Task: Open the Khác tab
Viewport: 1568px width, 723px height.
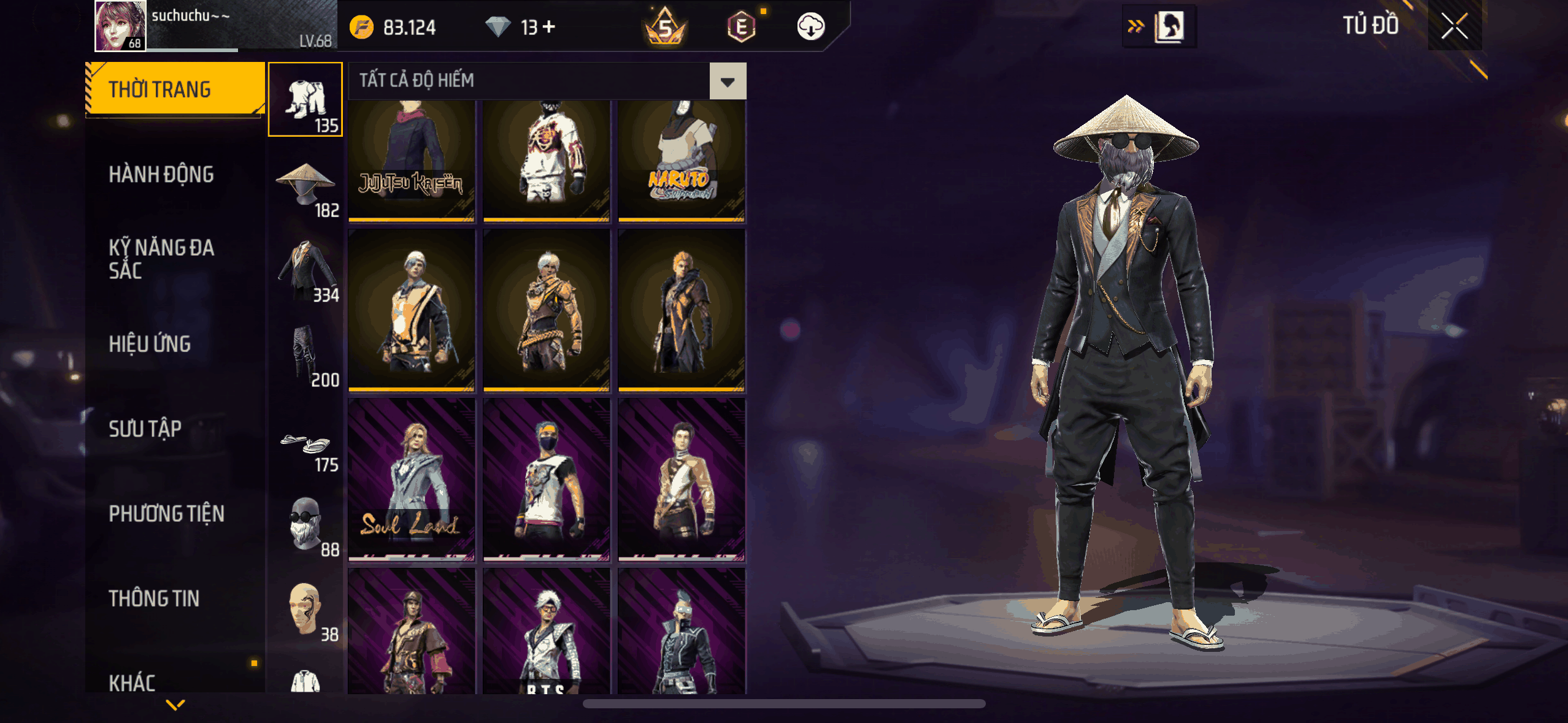Action: (x=132, y=683)
